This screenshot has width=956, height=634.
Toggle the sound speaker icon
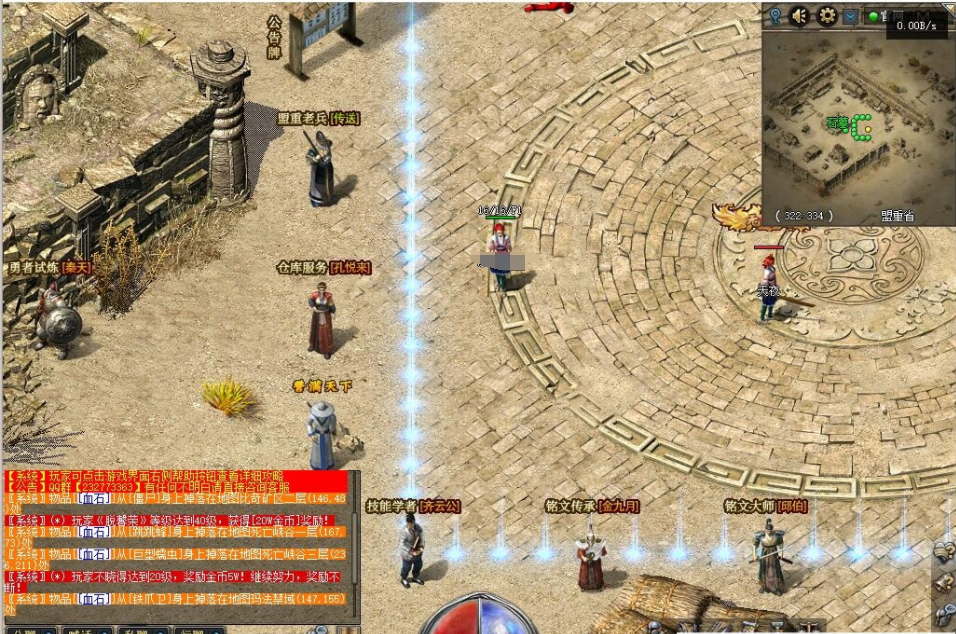click(x=800, y=16)
